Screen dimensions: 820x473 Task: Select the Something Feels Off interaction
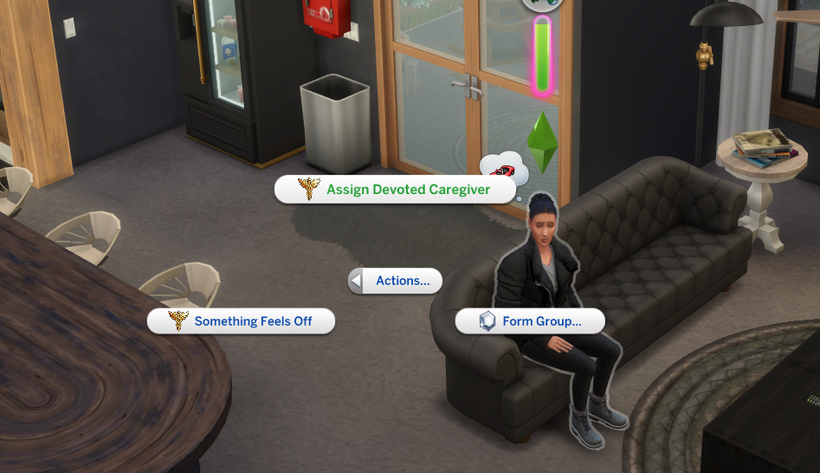coord(241,321)
